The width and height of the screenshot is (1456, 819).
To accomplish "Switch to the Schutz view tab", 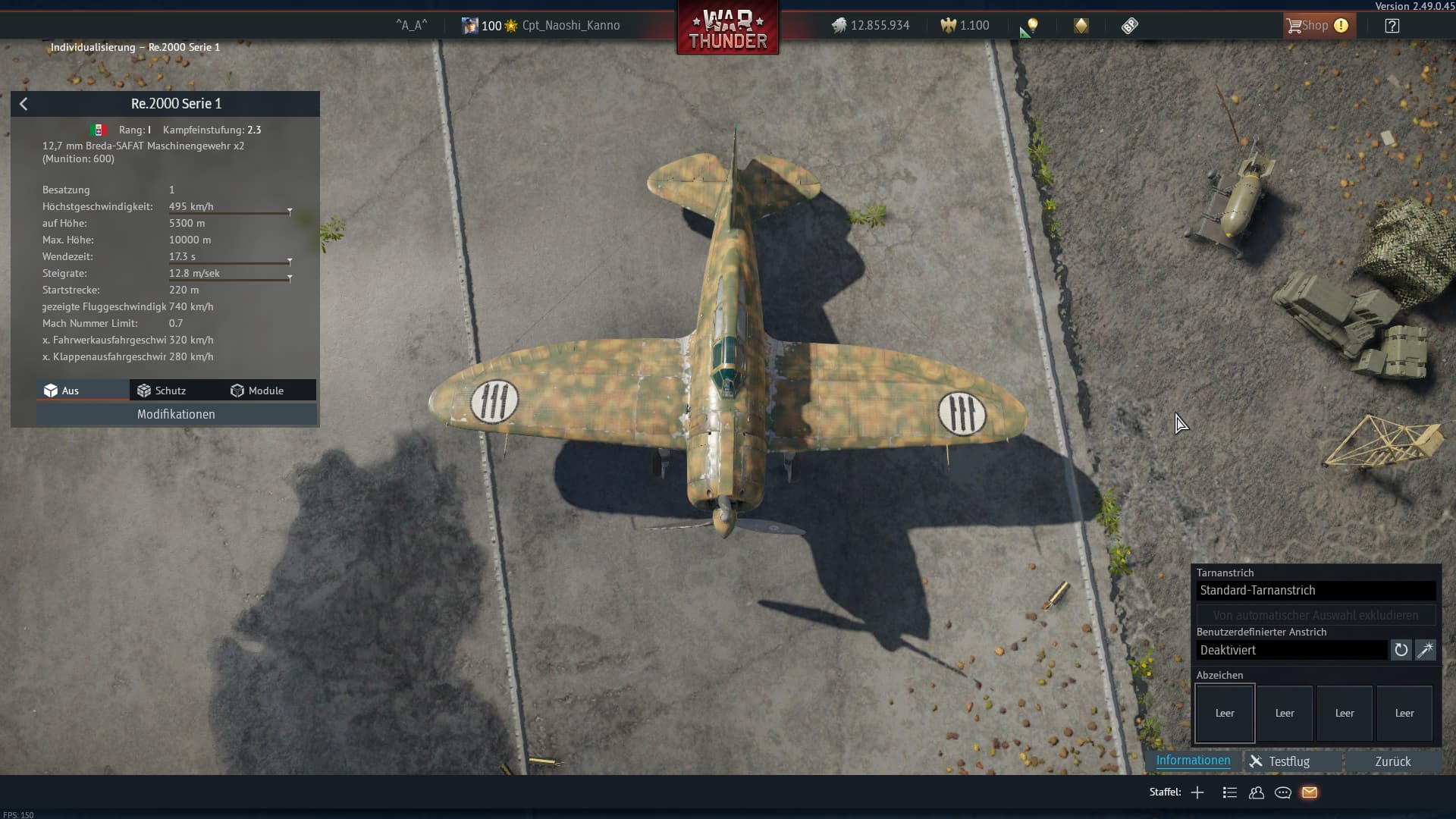I will click(x=162, y=391).
